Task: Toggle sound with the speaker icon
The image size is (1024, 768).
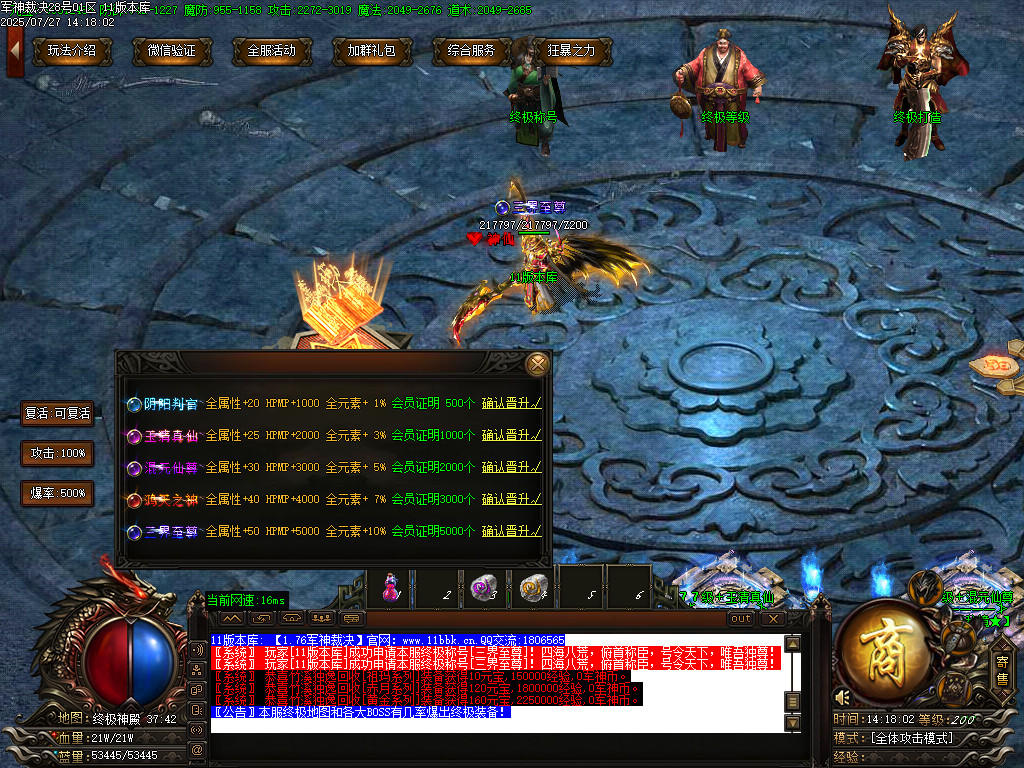Action: (843, 697)
